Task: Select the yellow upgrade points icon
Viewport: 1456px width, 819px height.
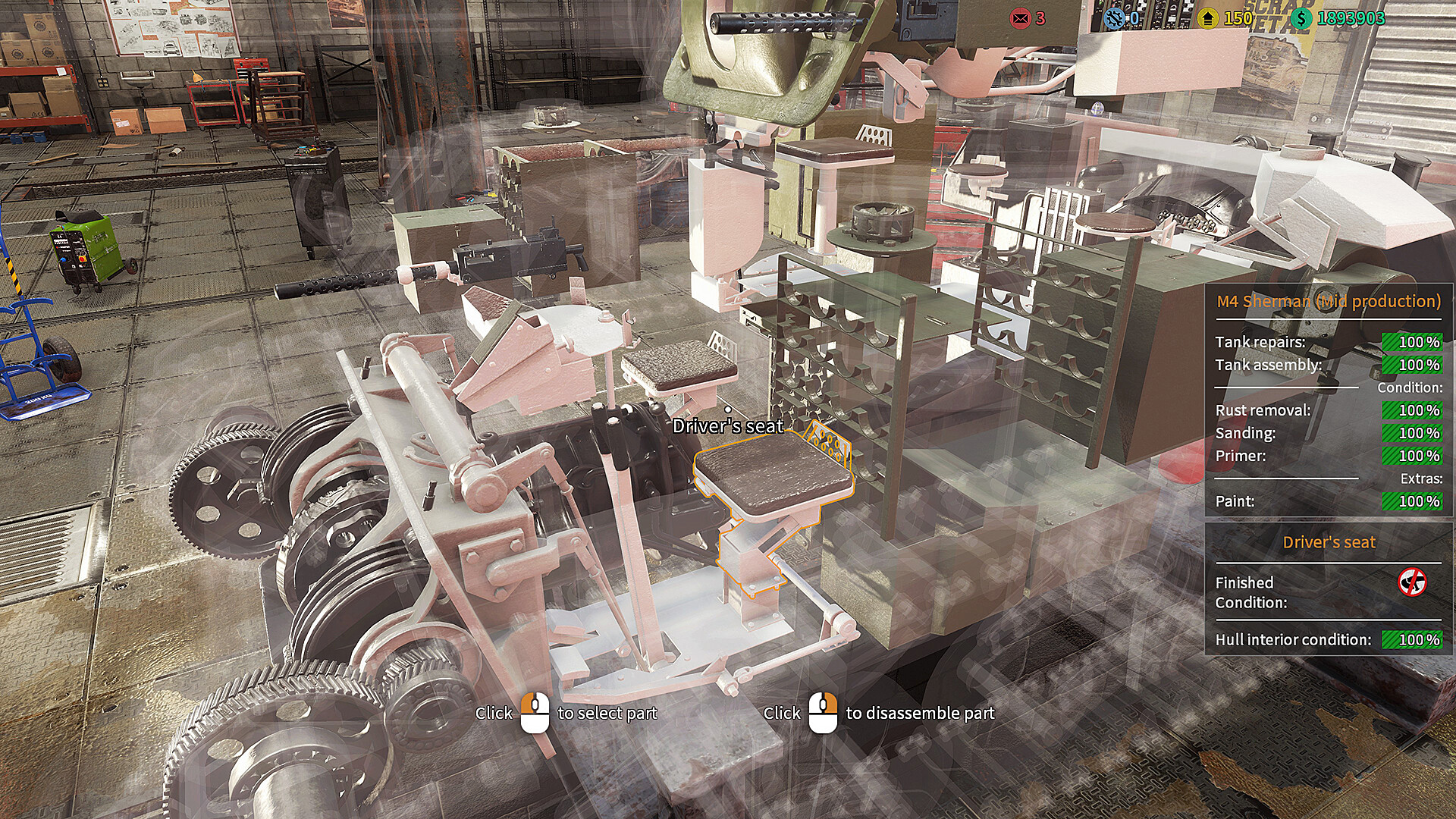Action: 1208,17
